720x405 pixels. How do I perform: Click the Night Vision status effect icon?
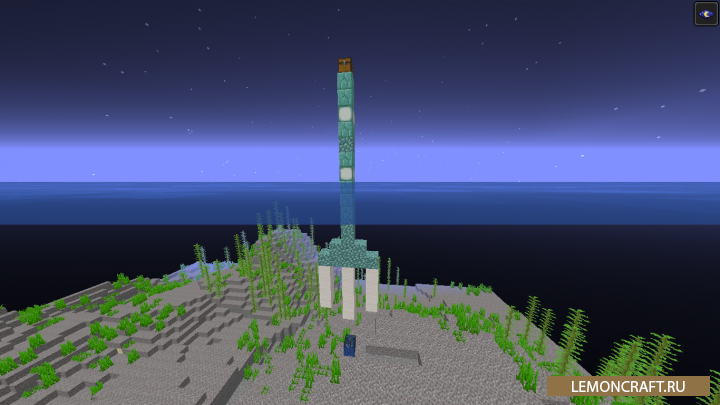[706, 13]
